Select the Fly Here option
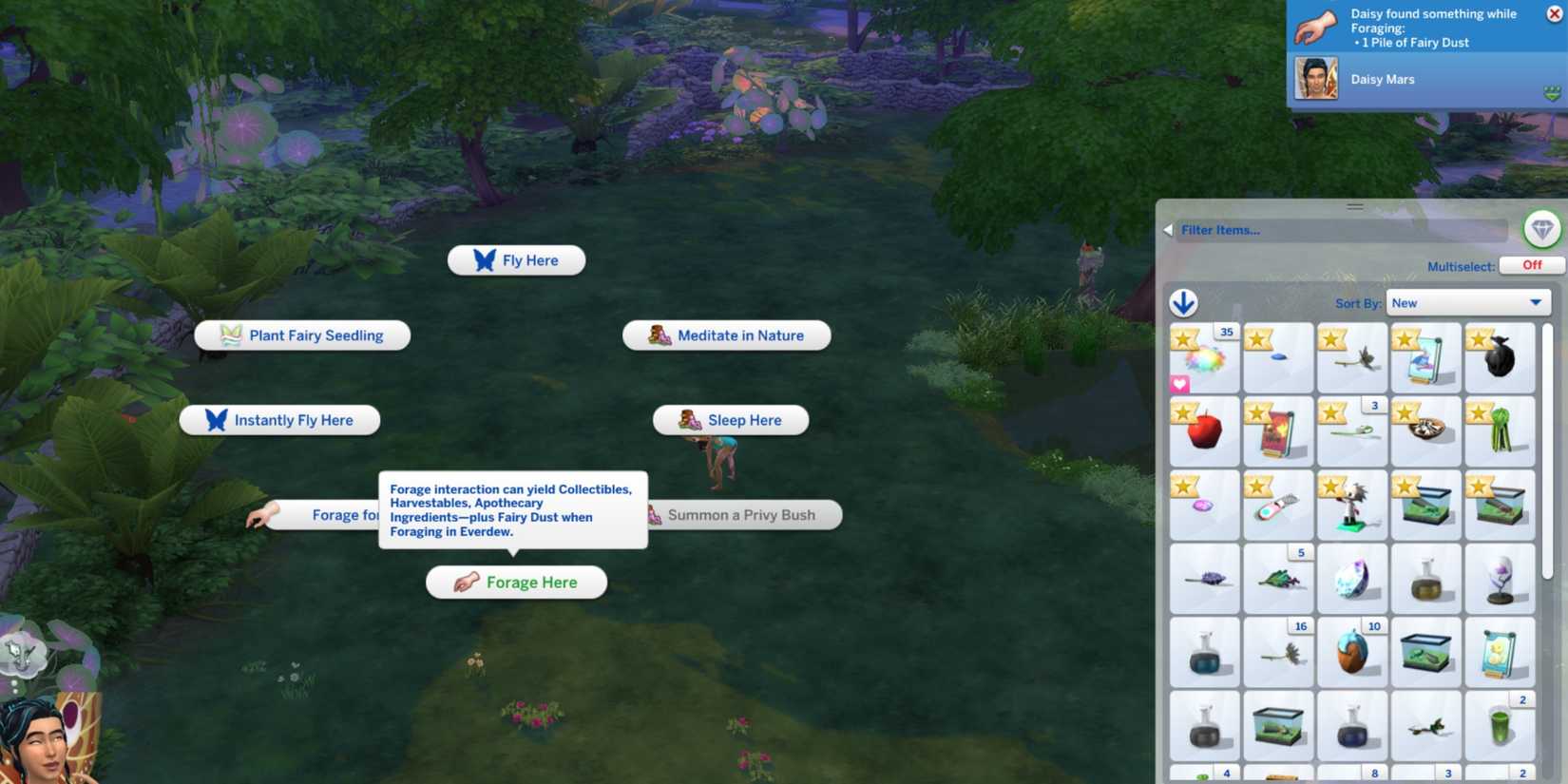This screenshot has height=784, width=1568. click(516, 259)
